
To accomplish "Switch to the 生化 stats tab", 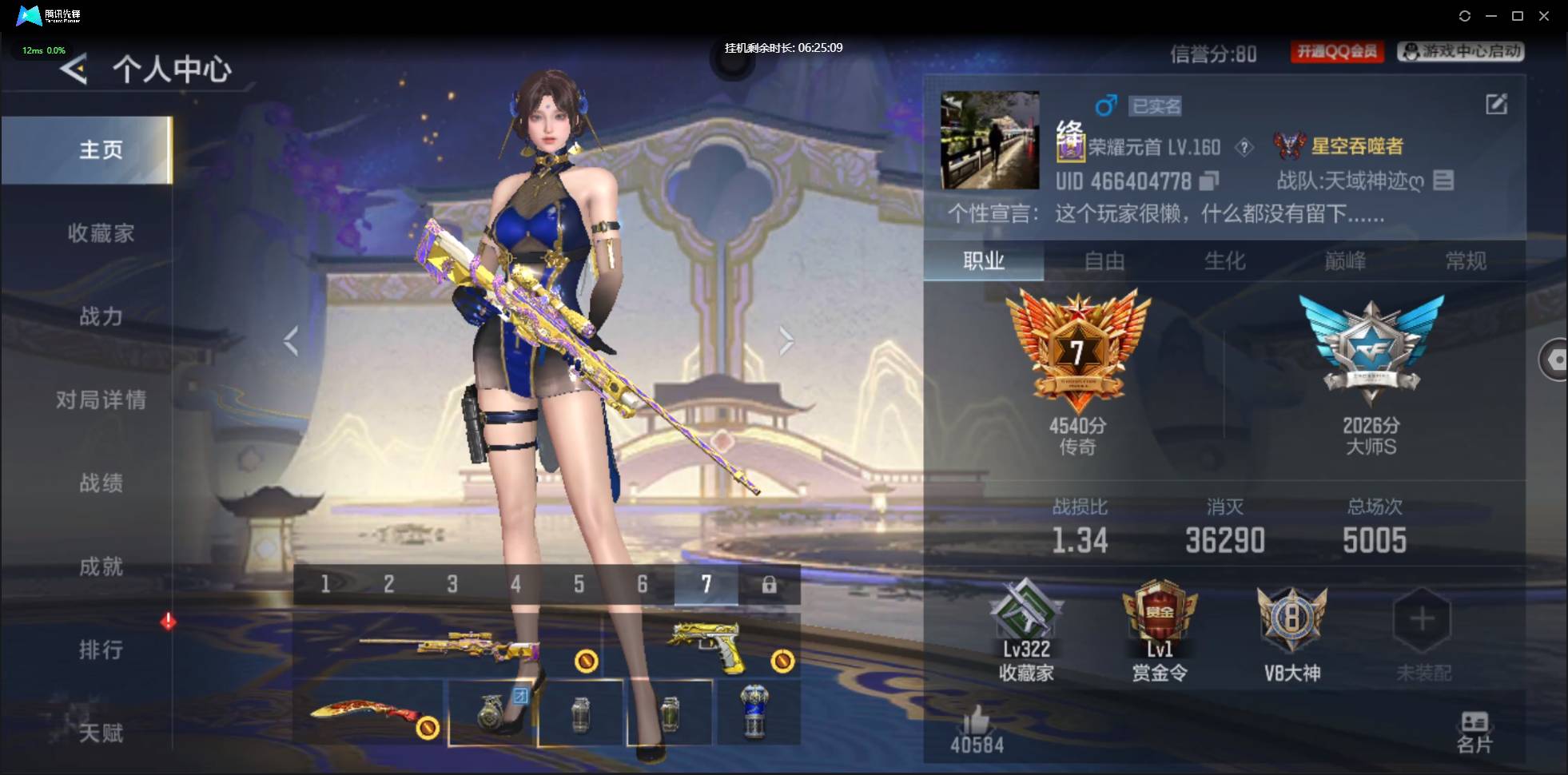I will coord(1225,261).
